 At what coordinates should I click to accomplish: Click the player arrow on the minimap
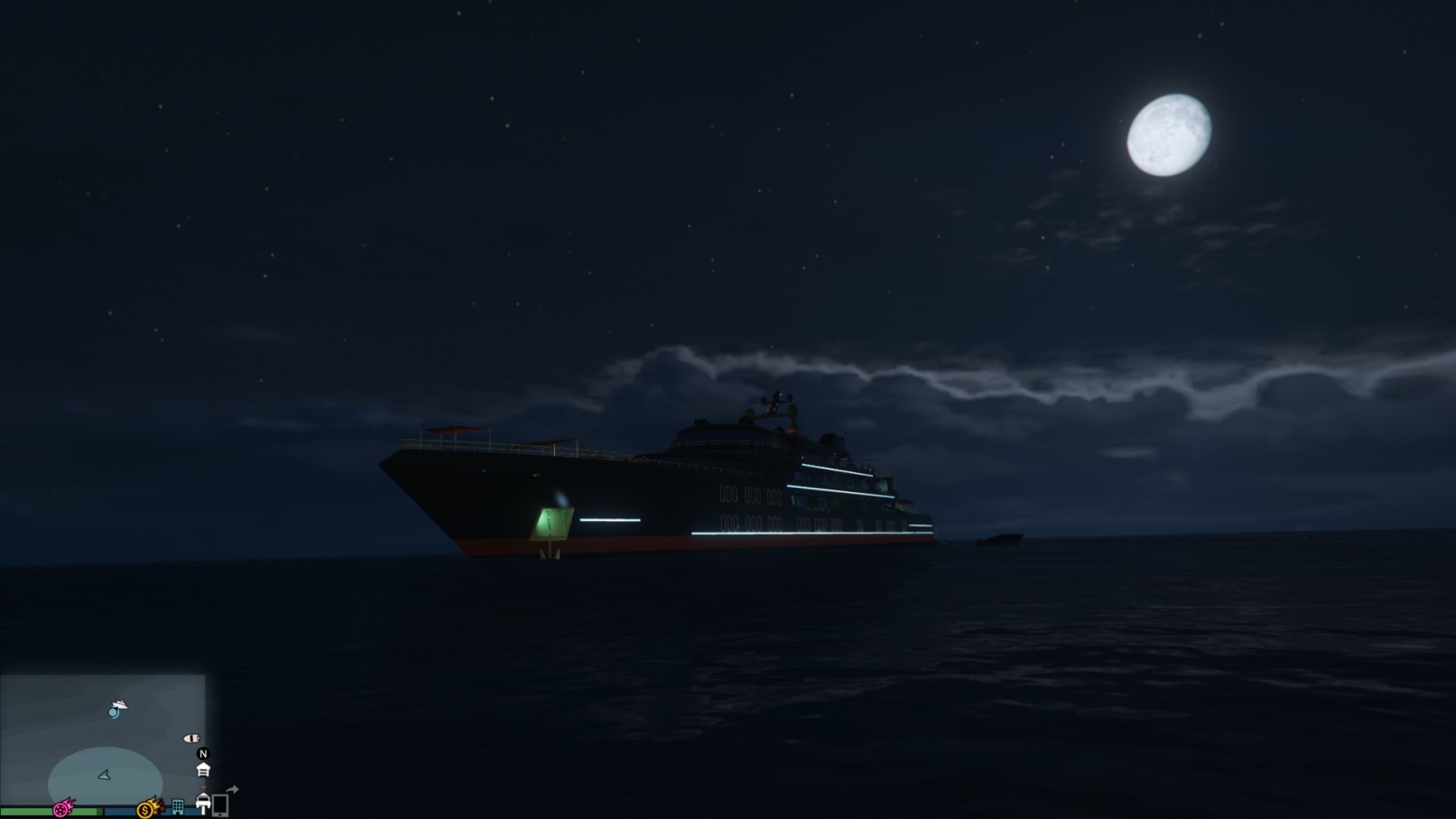[105, 775]
